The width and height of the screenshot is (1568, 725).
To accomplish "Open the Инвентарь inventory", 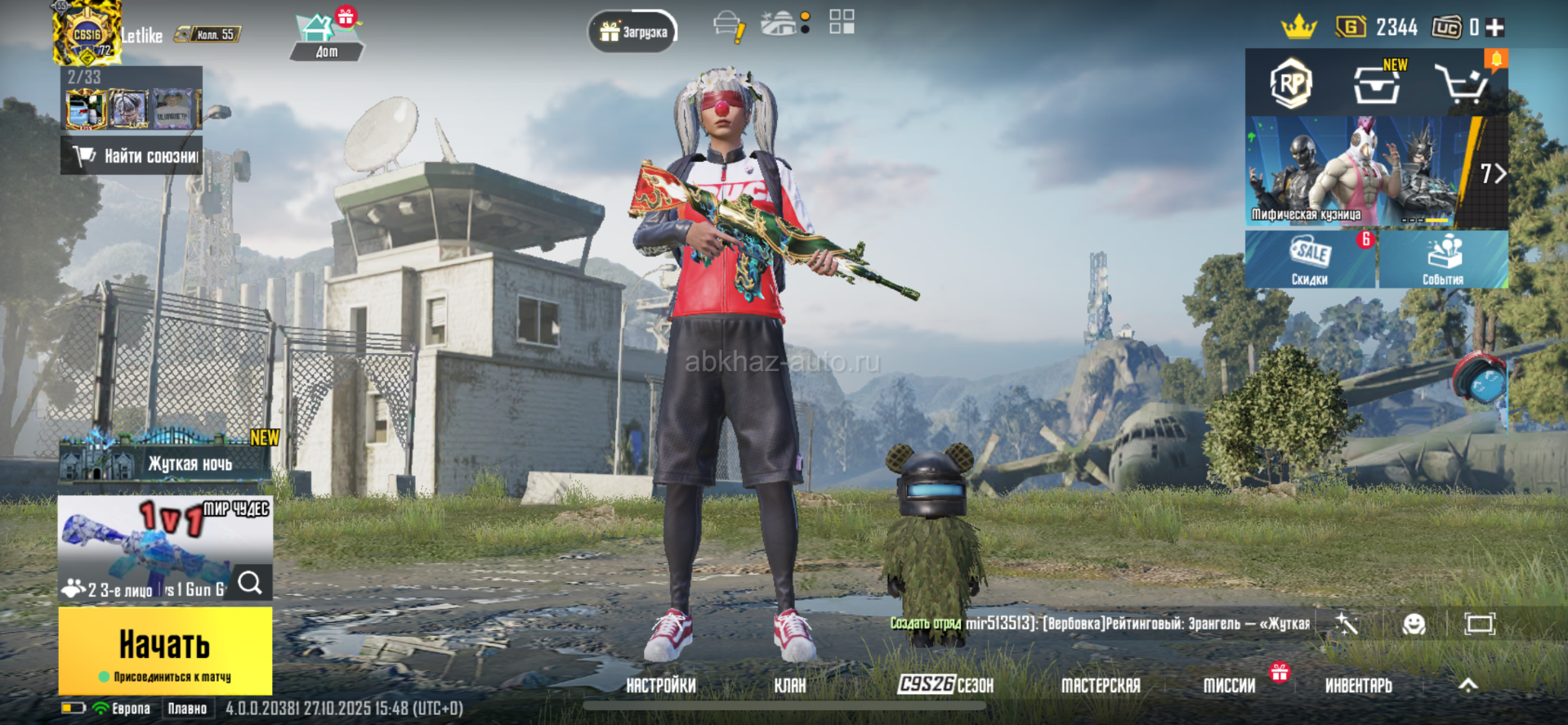I will coord(1358,686).
